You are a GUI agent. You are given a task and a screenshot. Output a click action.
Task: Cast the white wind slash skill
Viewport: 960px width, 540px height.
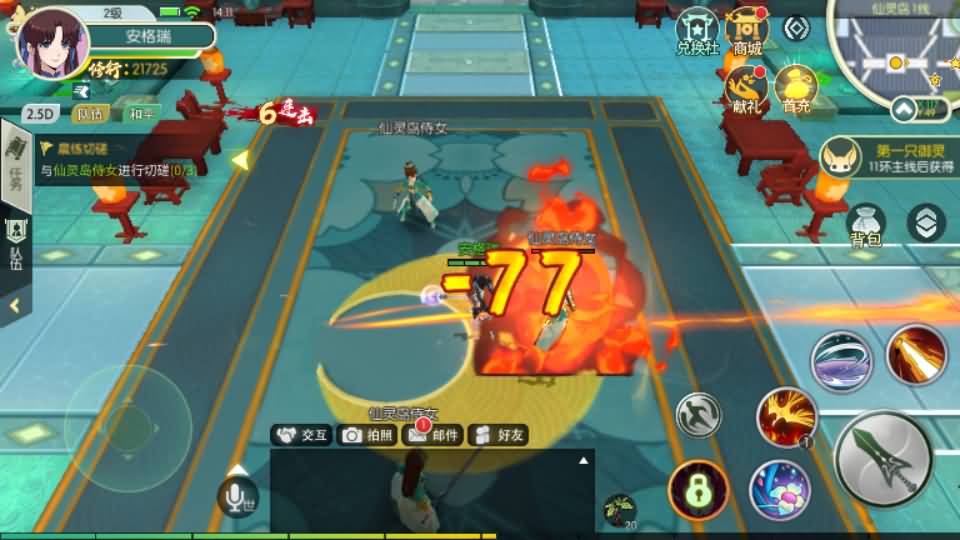click(841, 361)
